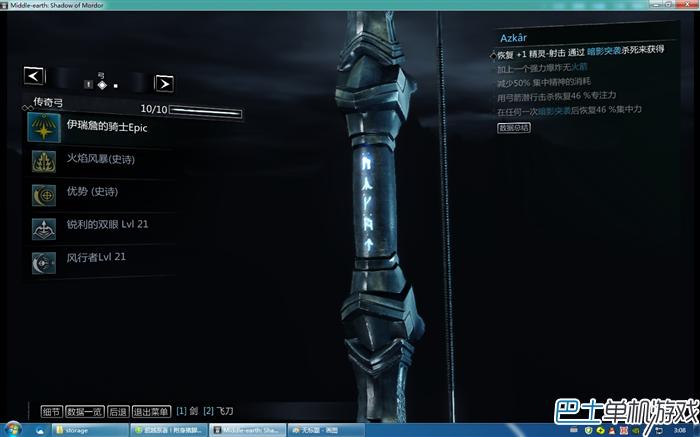
Task: Switch to the storage taskbar window
Action: point(92,429)
